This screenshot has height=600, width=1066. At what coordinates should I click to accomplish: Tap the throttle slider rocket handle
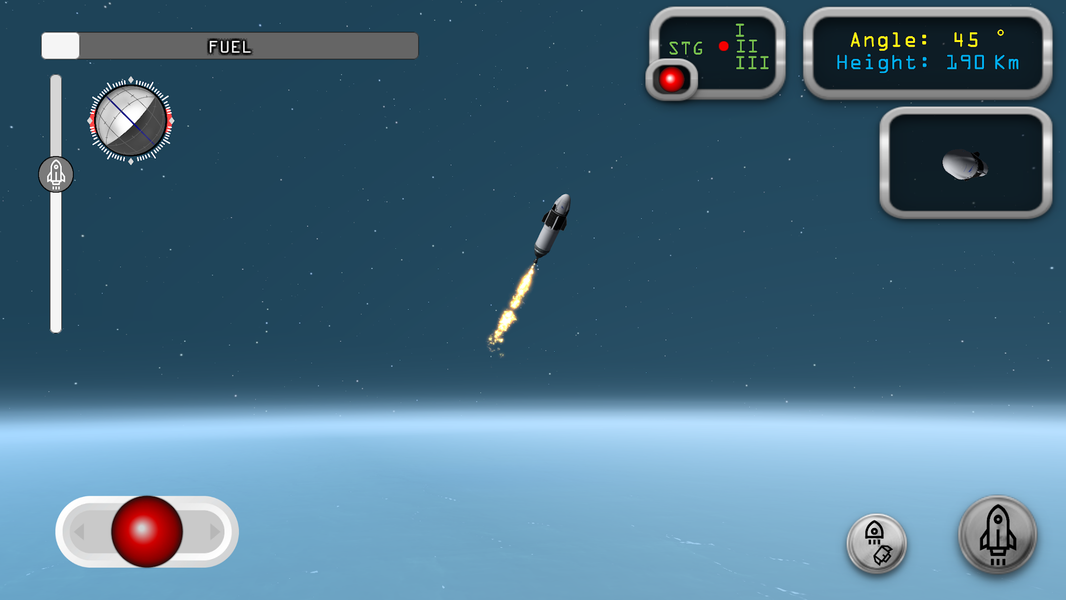pyautogui.click(x=56, y=174)
